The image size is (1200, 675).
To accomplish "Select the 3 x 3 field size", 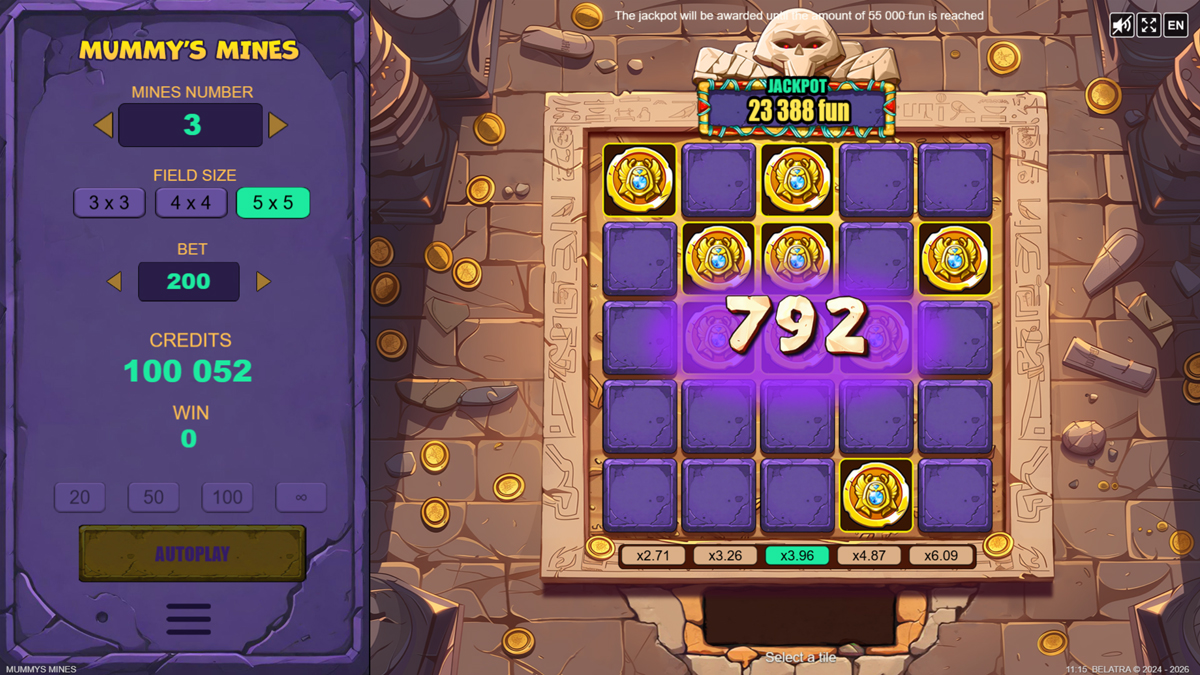I will (x=109, y=203).
